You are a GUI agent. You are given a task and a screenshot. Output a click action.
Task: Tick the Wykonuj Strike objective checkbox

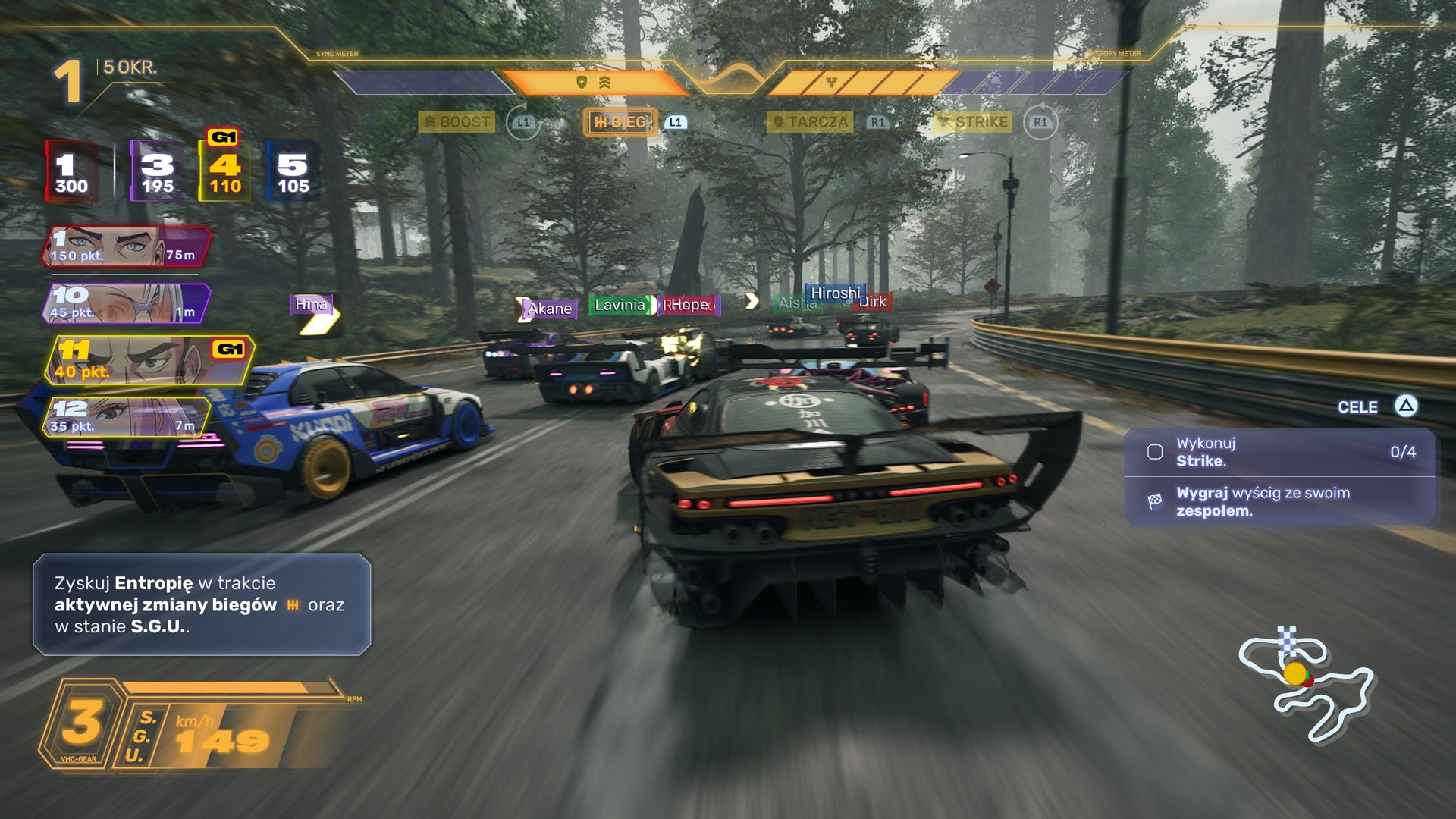pos(1155,452)
